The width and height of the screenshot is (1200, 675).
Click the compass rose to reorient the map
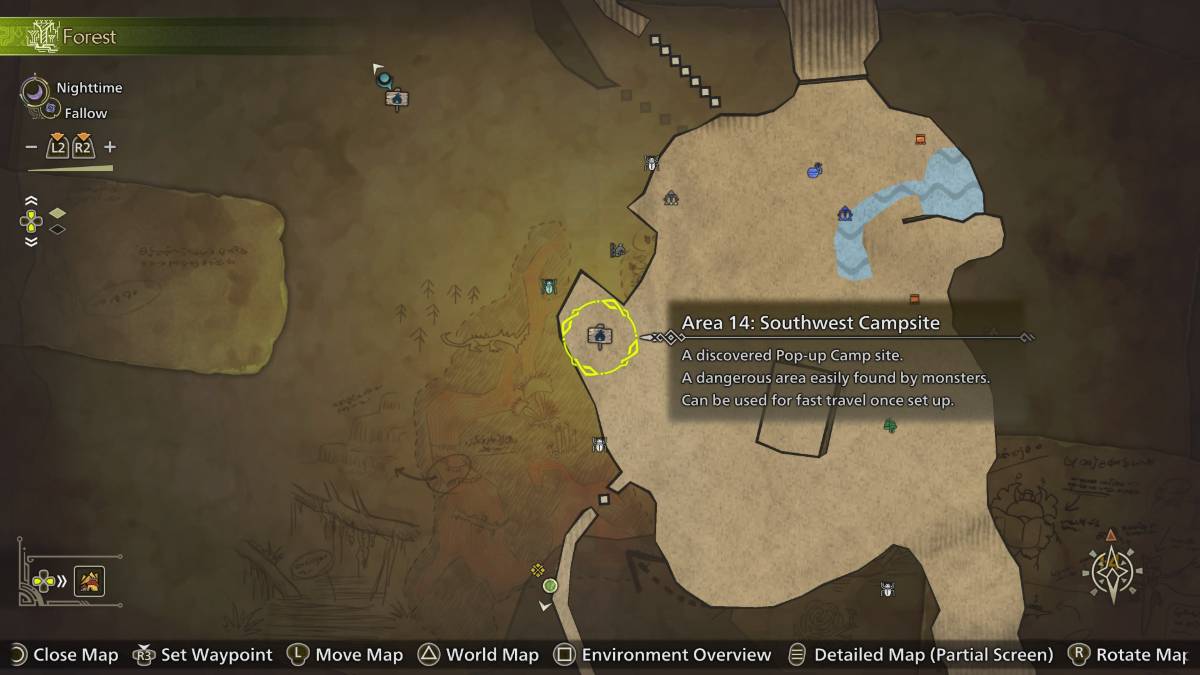pos(1112,573)
